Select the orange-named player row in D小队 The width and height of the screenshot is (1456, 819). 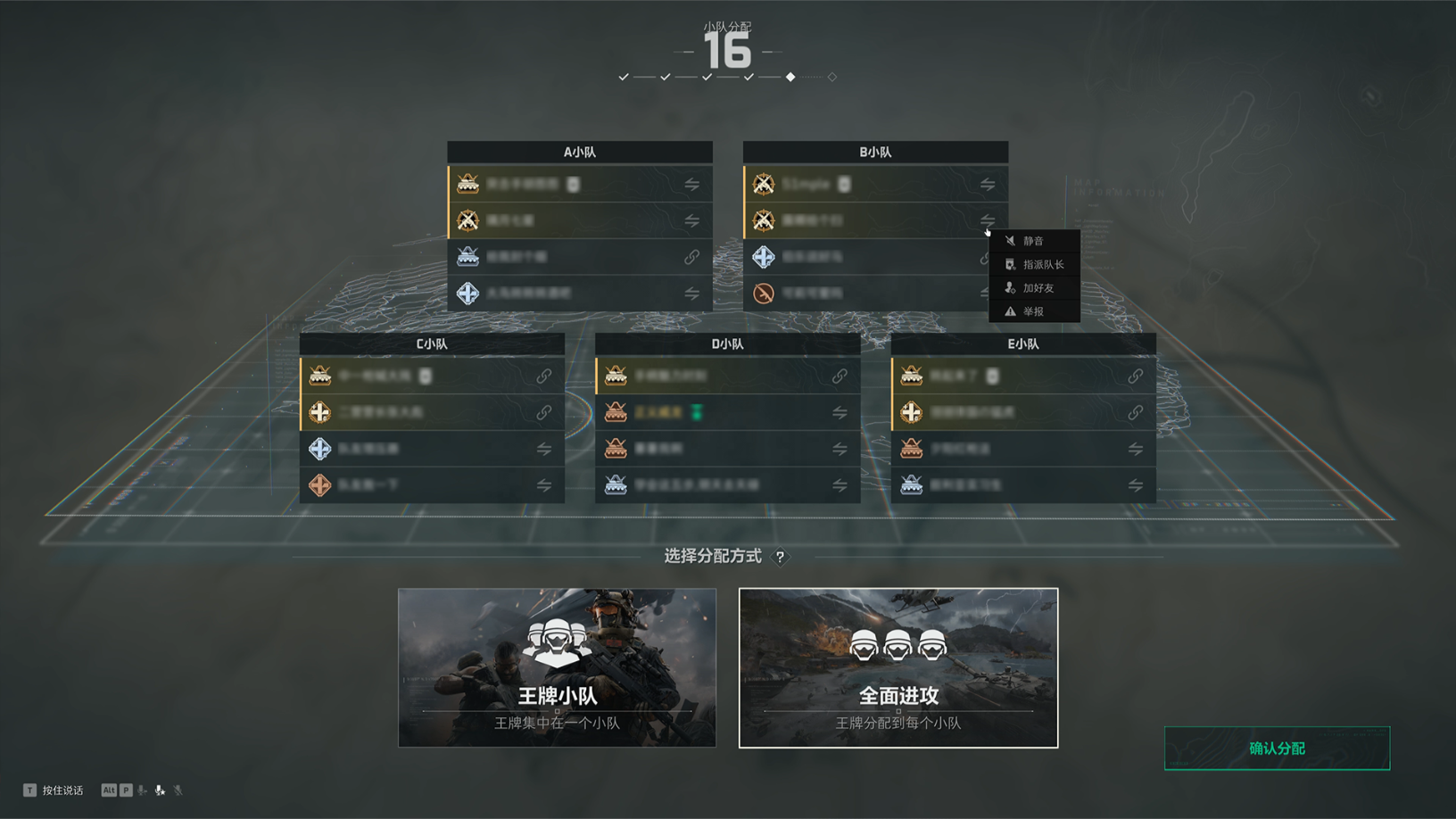(714, 412)
